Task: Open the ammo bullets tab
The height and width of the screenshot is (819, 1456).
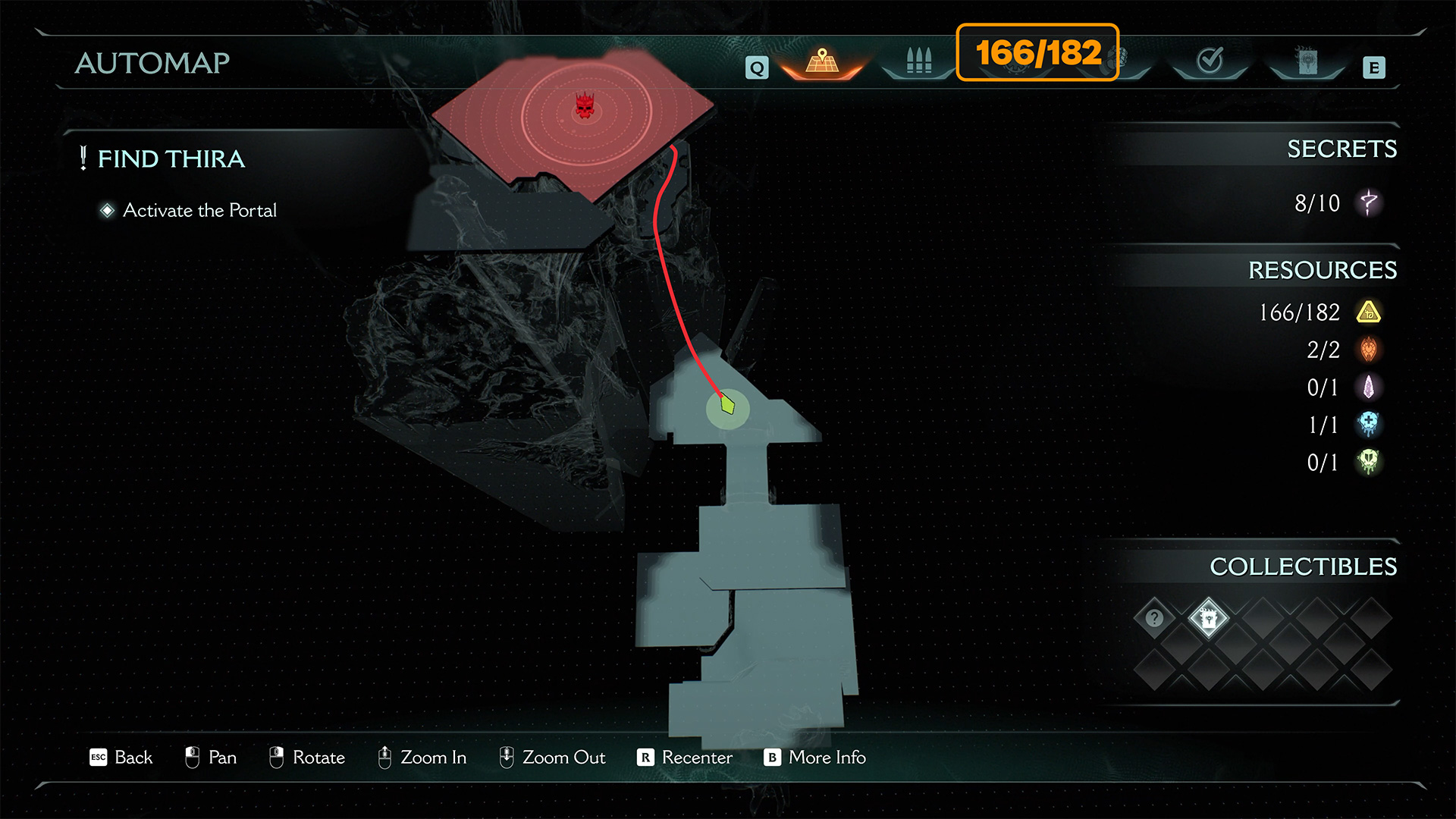Action: pyautogui.click(x=918, y=61)
